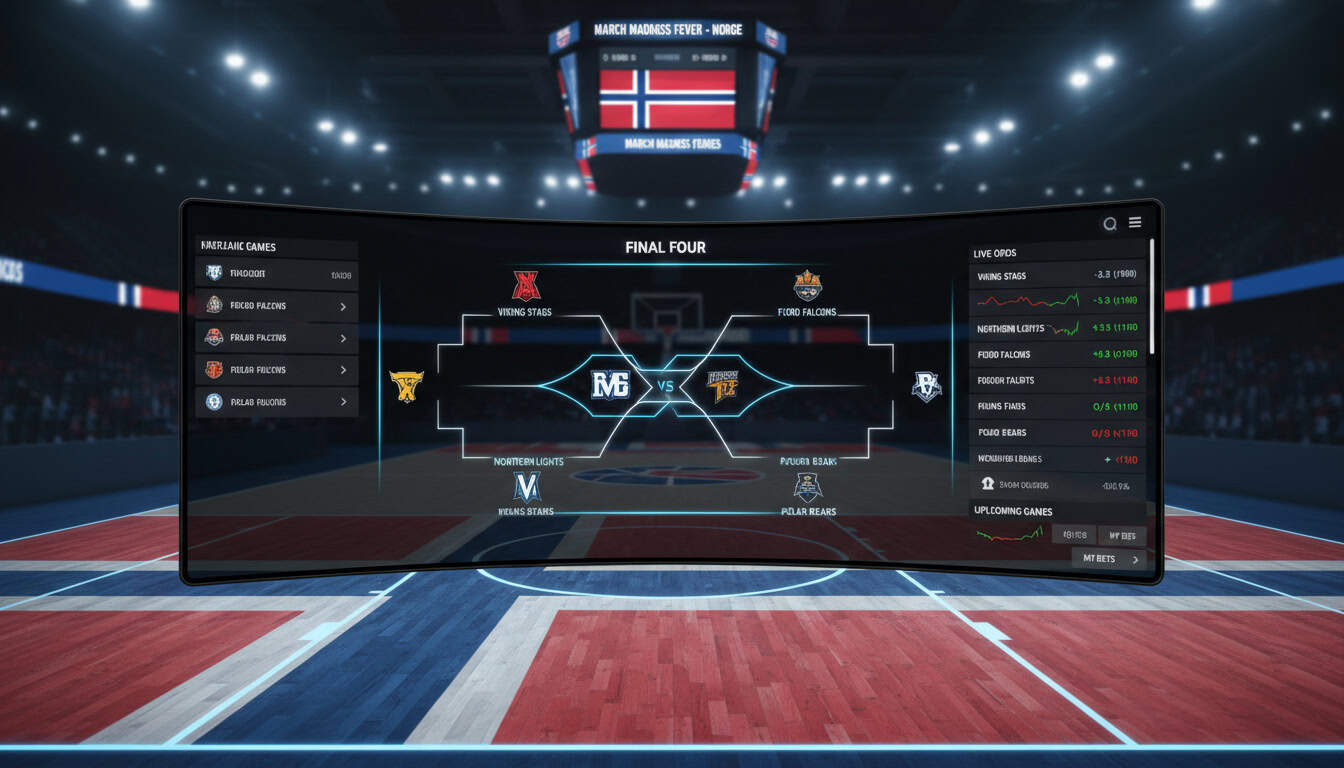The image size is (1344, 768).
Task: Open the hamburger menu icon
Action: click(x=1135, y=223)
